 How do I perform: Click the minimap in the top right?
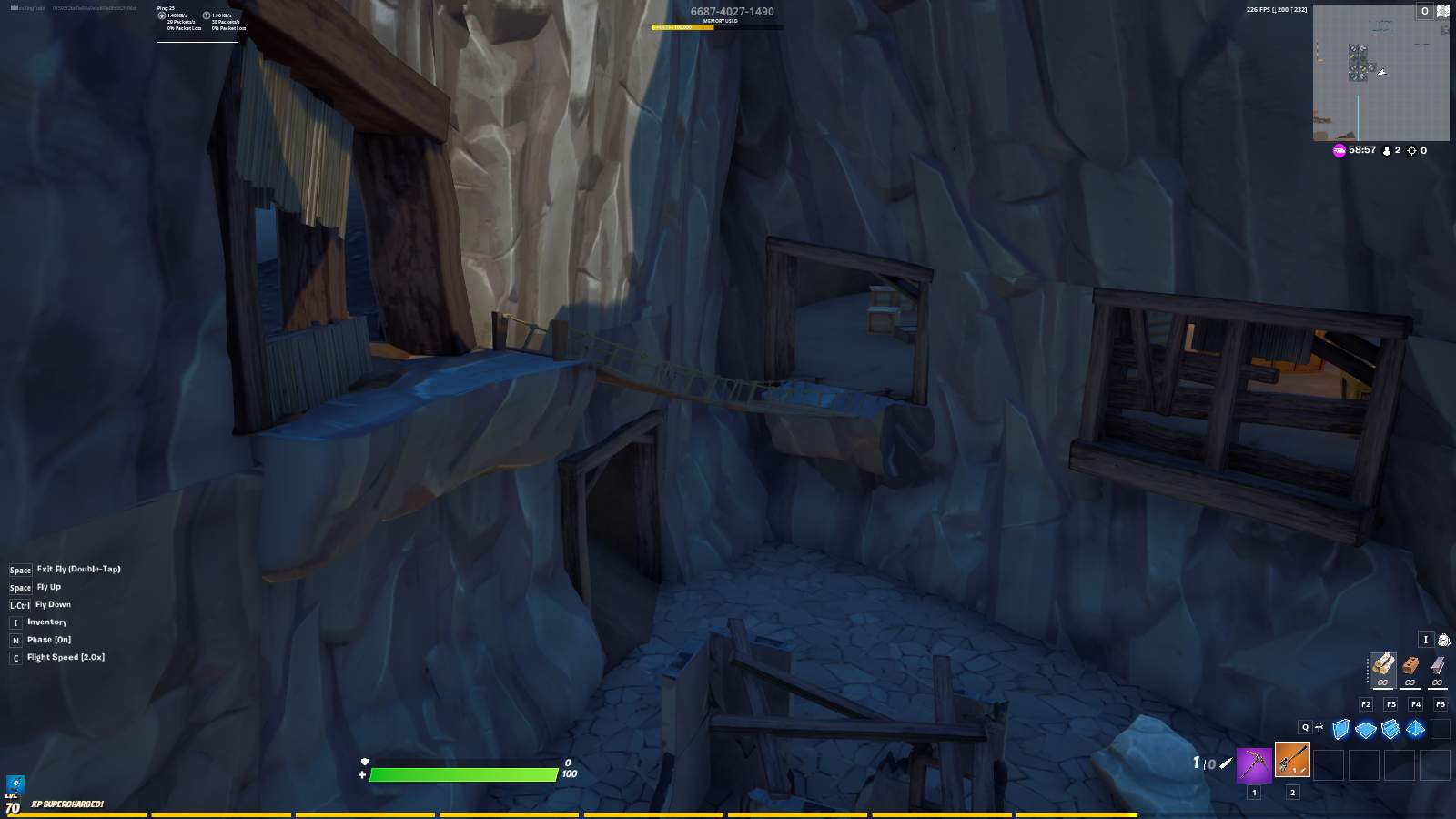(1380, 73)
